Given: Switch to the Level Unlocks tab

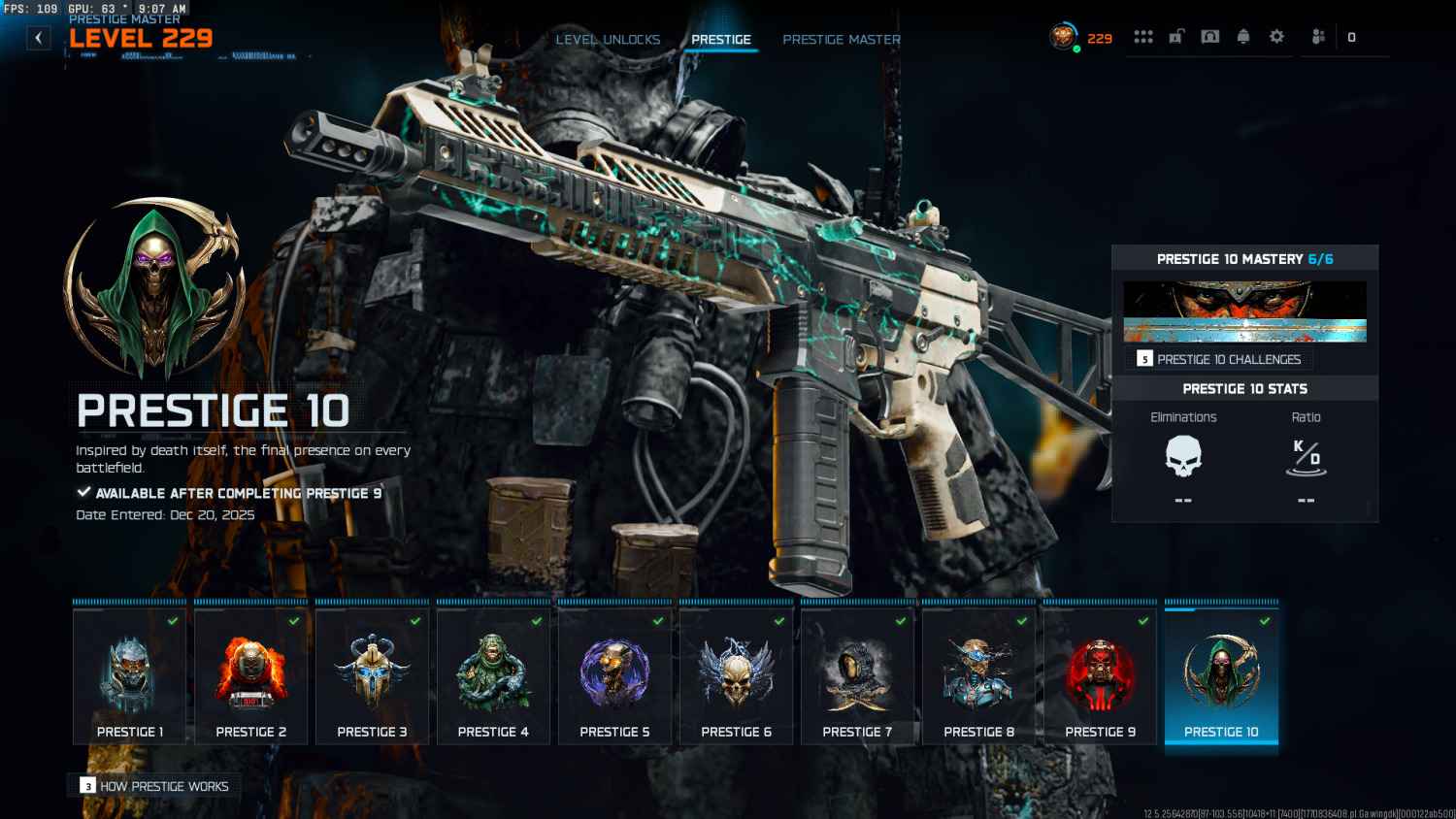Looking at the screenshot, I should 608,40.
